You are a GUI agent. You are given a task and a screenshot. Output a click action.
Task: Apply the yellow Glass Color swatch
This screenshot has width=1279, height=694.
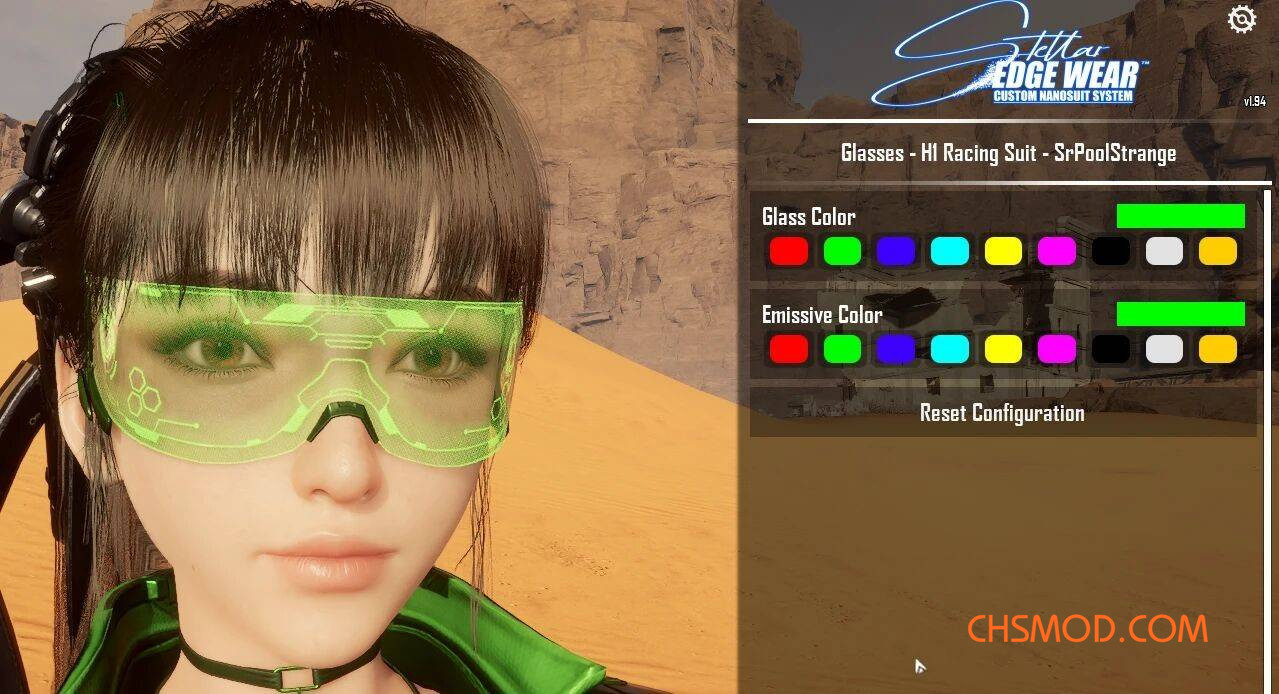pos(1003,251)
